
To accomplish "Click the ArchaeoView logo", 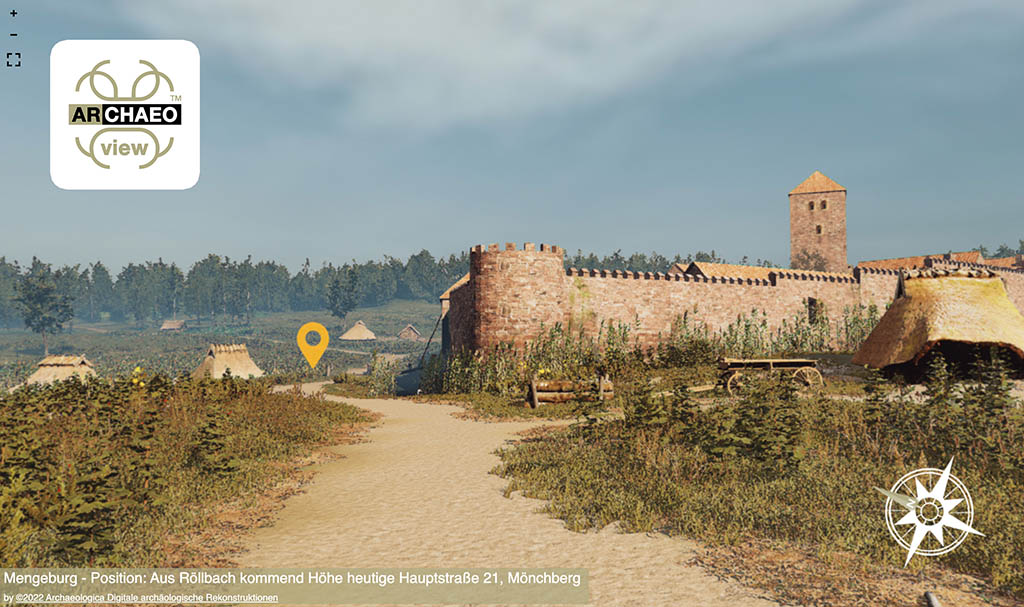I will [125, 115].
